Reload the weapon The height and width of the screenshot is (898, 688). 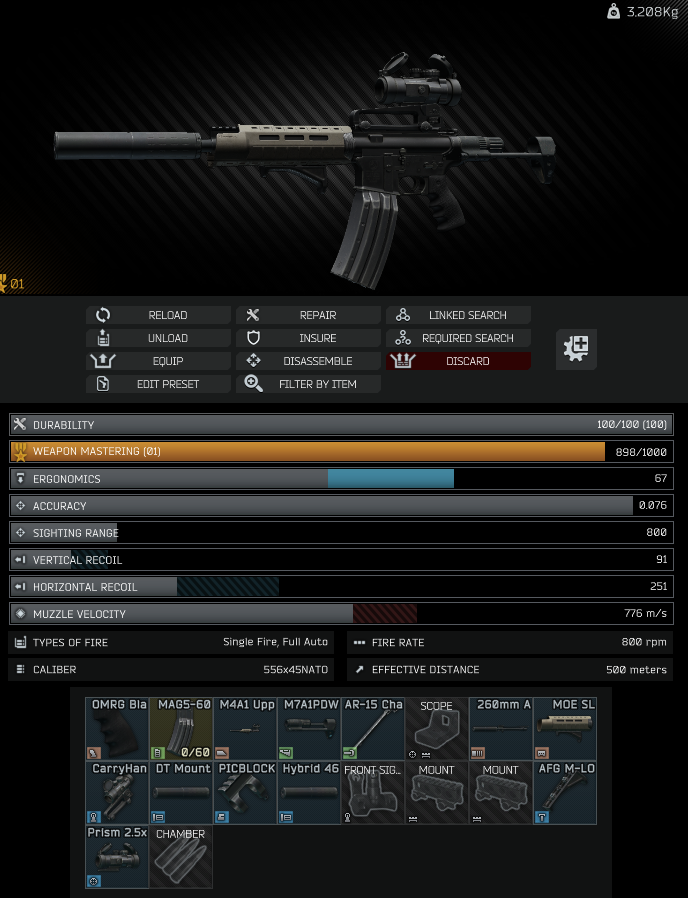(158, 315)
